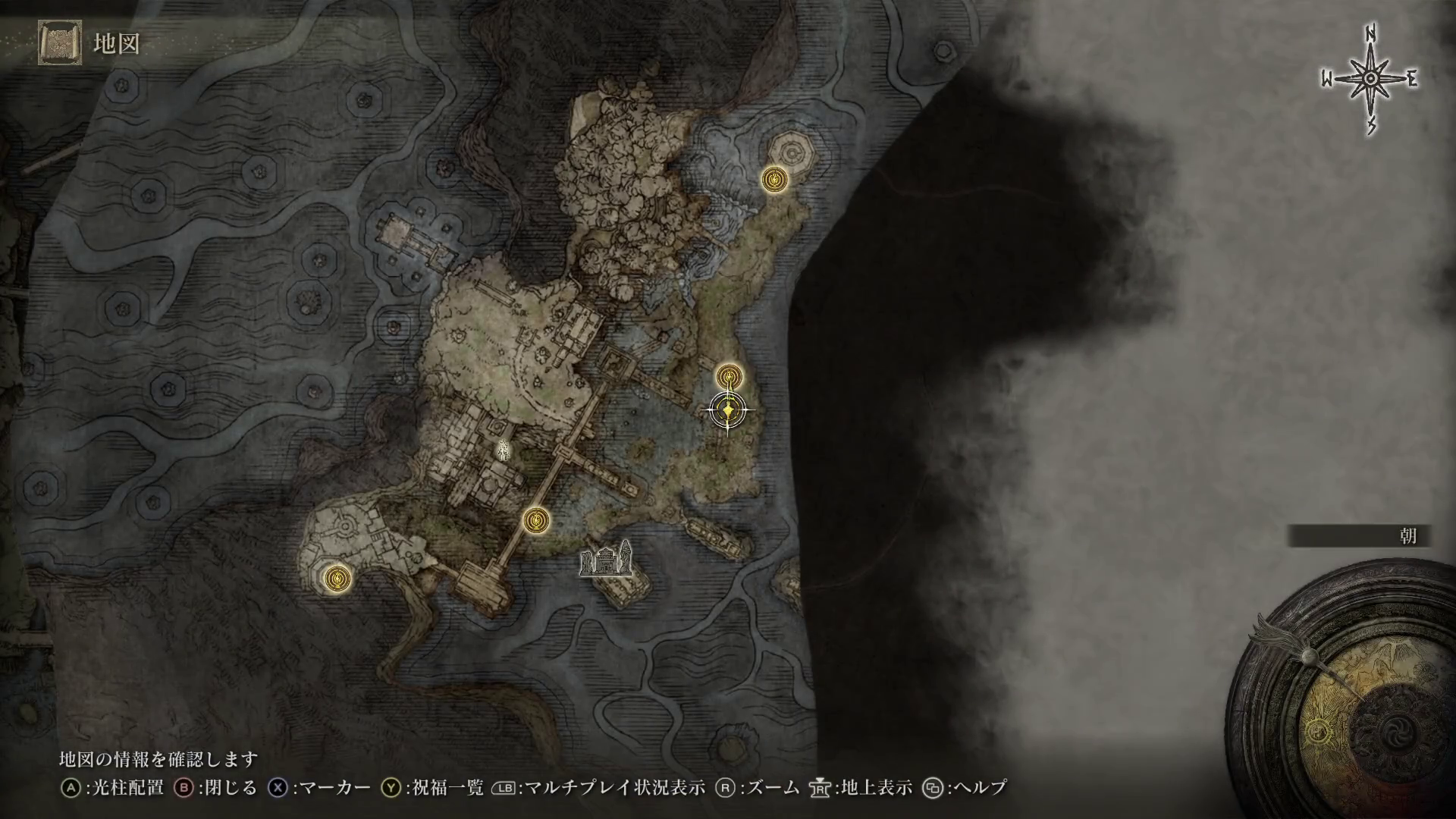Select the site of grace beside the octagonal tower

click(774, 180)
